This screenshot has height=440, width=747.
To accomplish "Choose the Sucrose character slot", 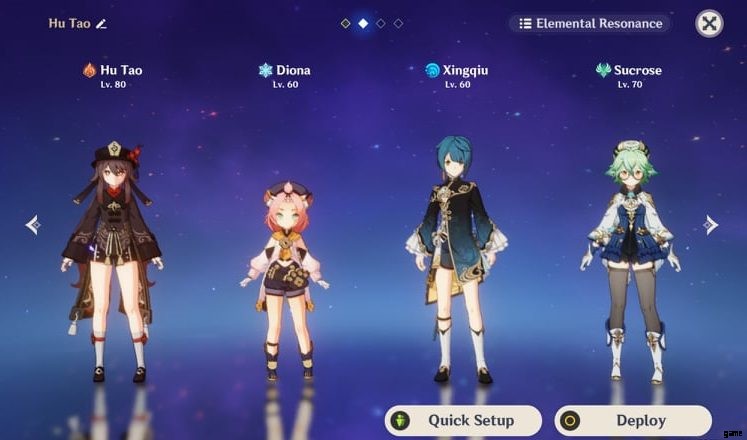I will pos(629,265).
